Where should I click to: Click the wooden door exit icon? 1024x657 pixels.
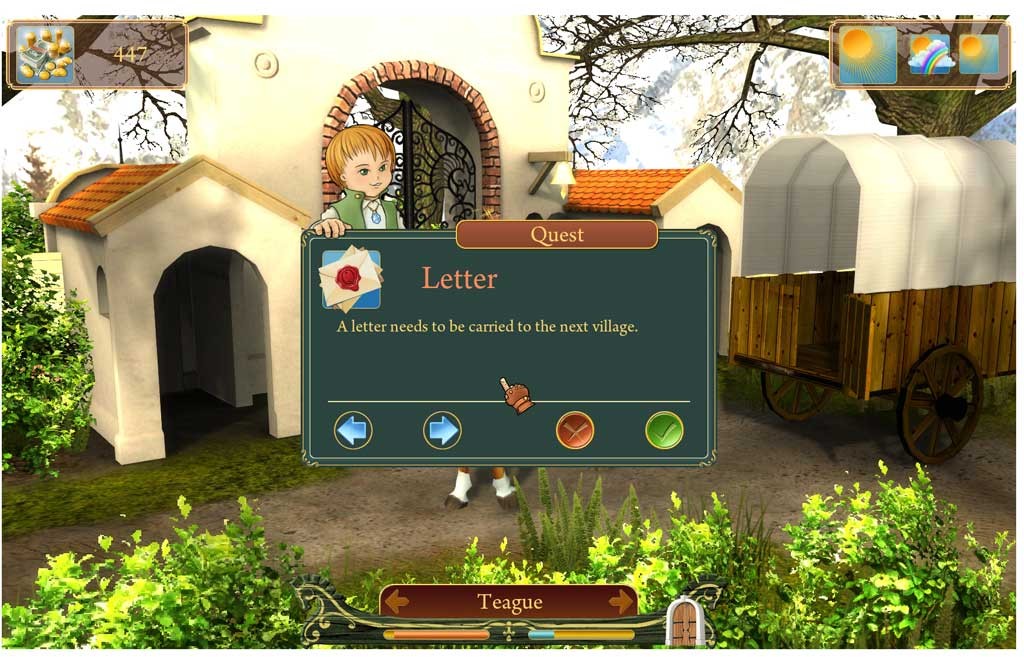point(685,624)
